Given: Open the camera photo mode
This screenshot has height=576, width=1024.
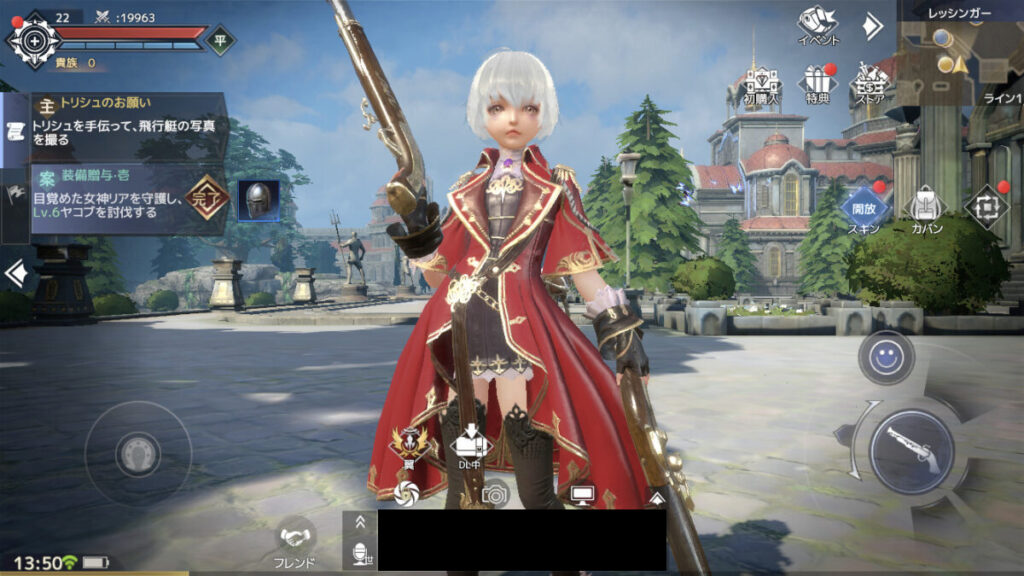Looking at the screenshot, I should 494,493.
